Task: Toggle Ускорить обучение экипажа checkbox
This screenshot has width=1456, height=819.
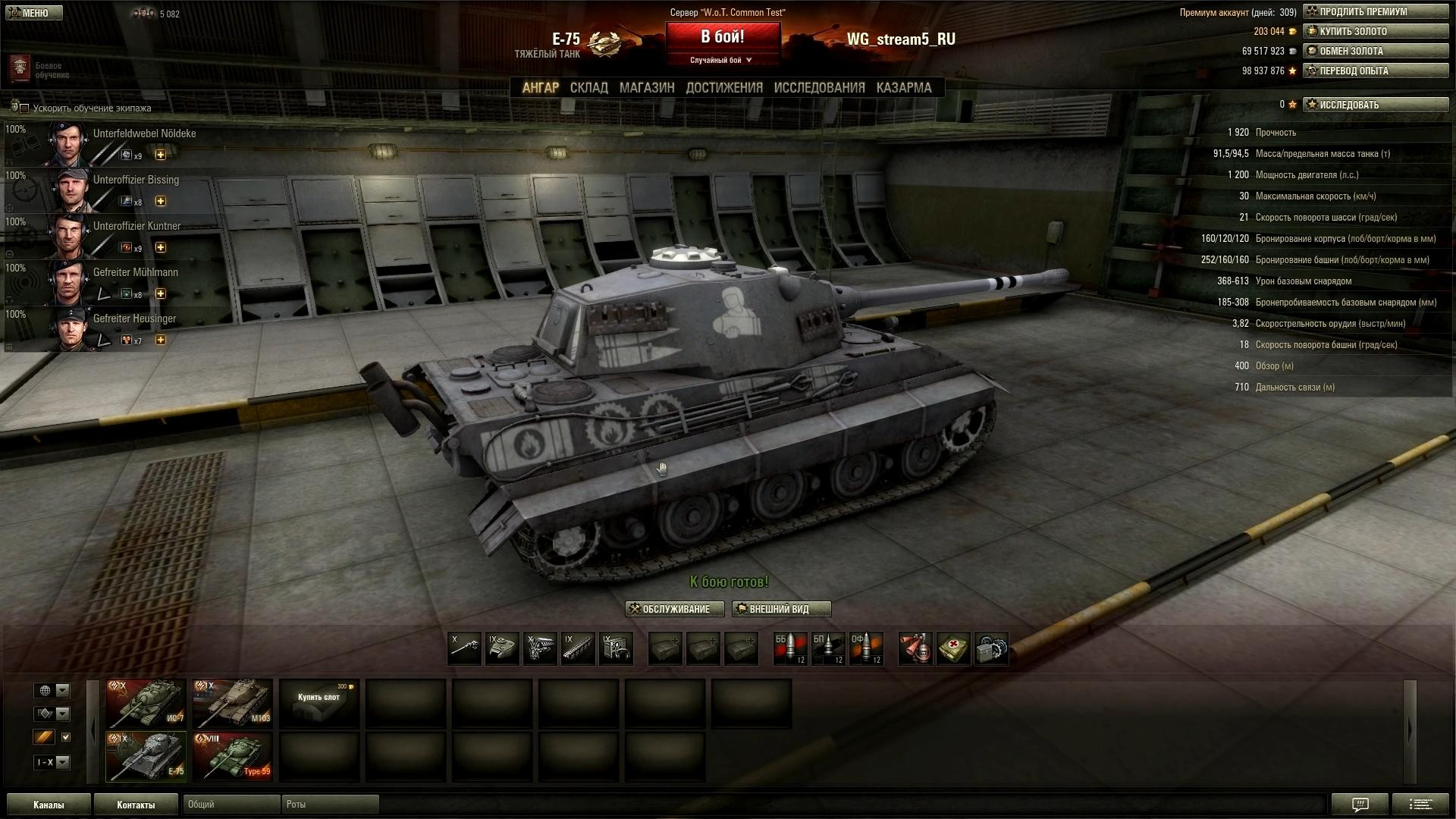Action: pos(24,108)
